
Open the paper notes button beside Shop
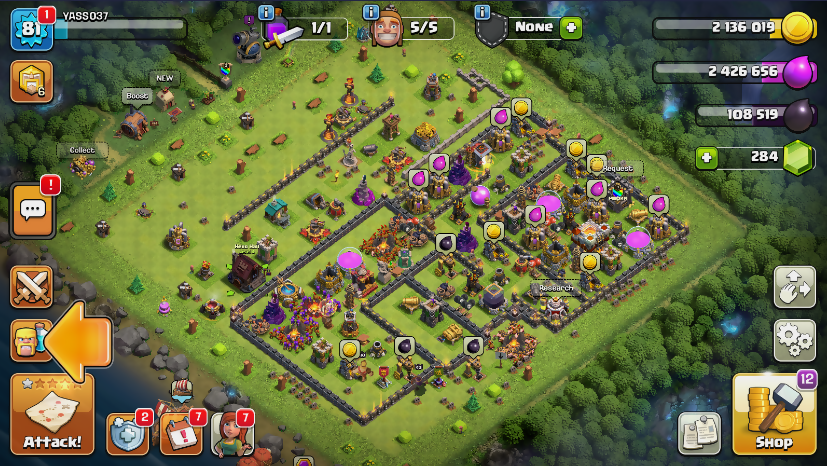point(699,433)
